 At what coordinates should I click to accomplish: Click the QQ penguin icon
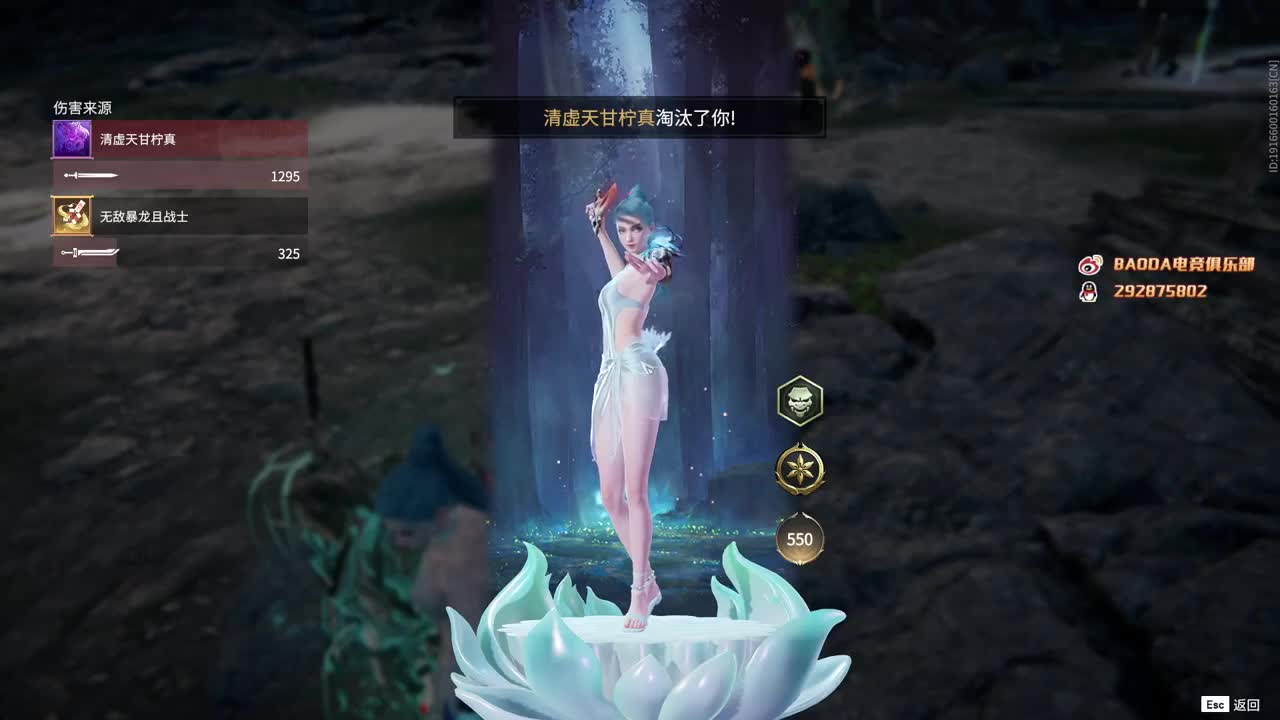pos(1087,292)
